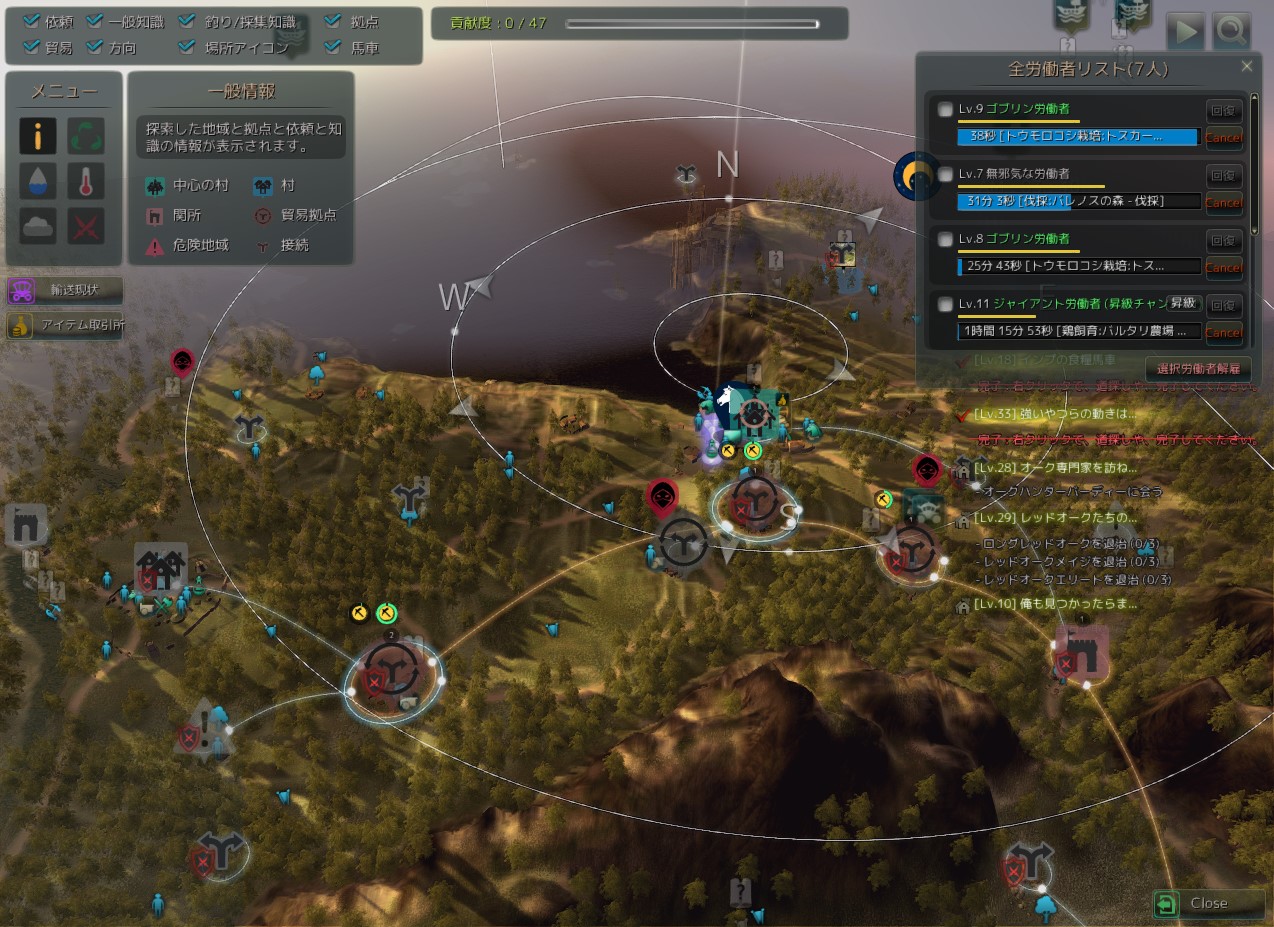Viewport: 1274px width, 927px height.
Task: Click 回復 for the Lv.7 無邪気な労働者
Action: click(x=1224, y=175)
